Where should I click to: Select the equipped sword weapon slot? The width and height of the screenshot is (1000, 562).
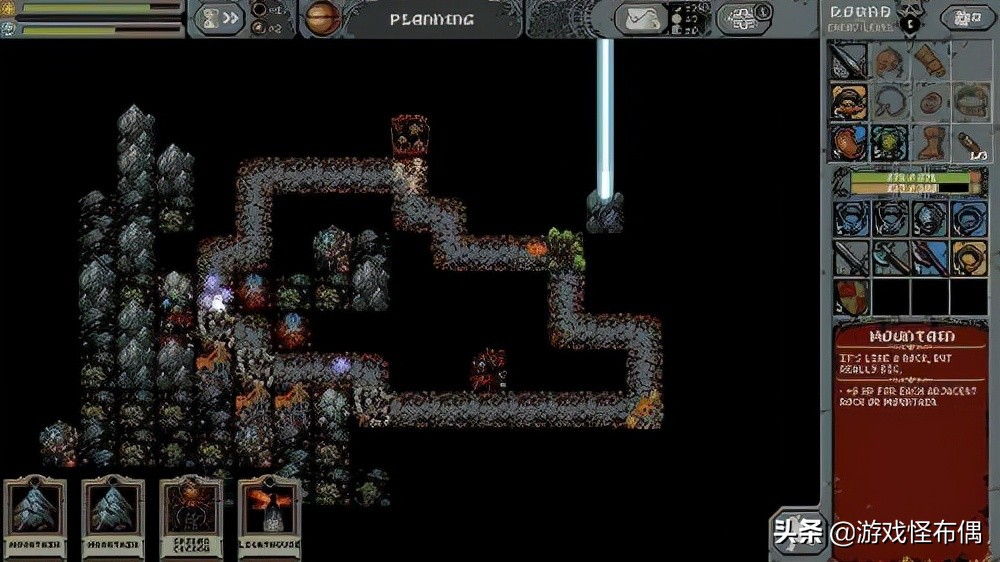tap(849, 61)
